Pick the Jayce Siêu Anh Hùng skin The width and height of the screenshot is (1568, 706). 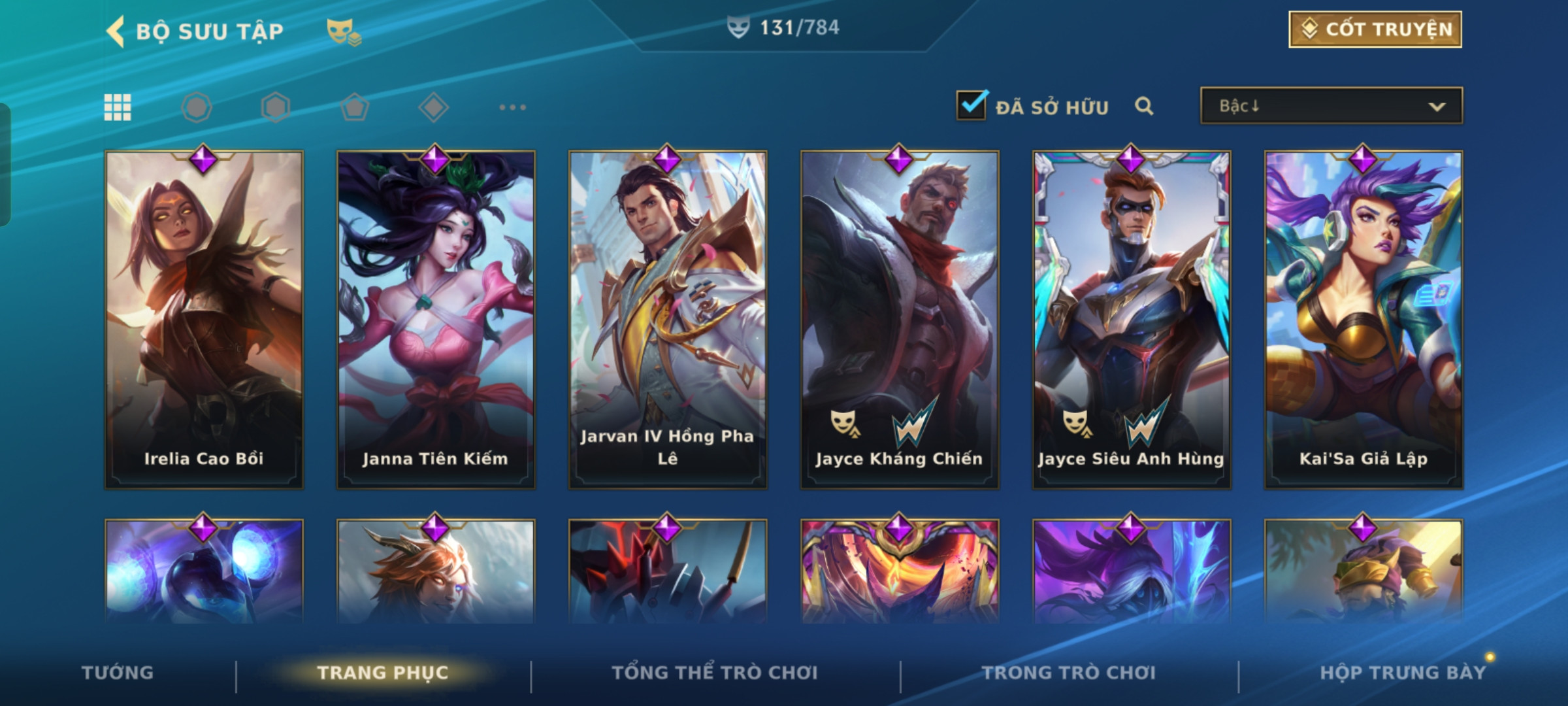coord(1132,320)
